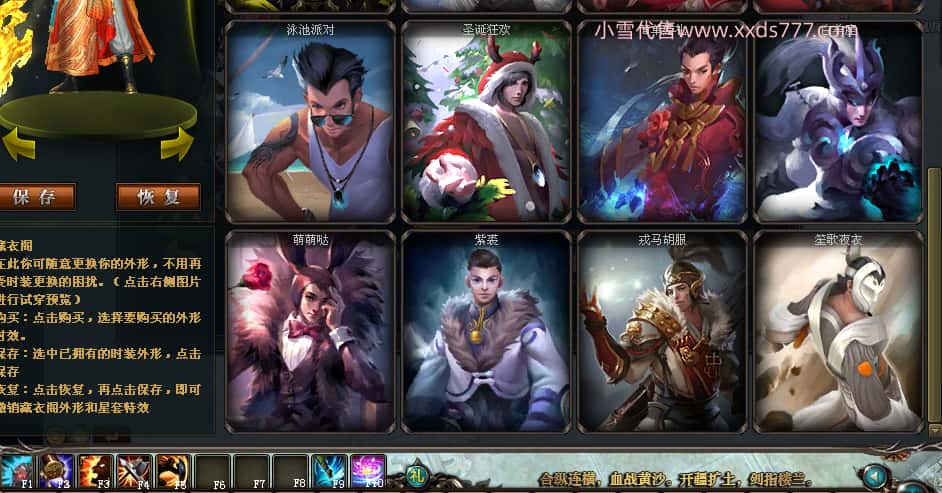
Task: Rotate character preview with left yellow arrow
Action: click(18, 147)
